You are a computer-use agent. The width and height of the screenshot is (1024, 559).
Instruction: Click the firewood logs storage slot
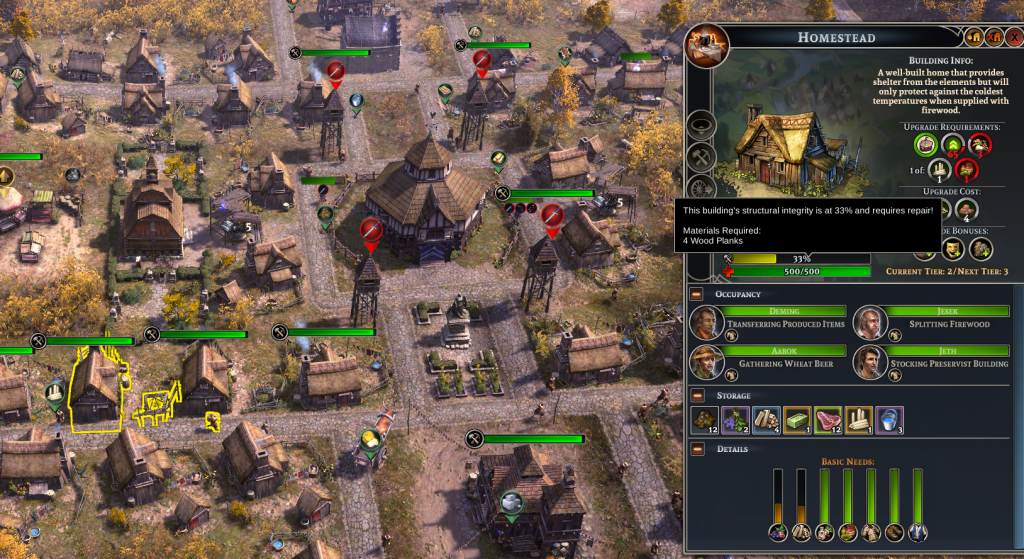pos(767,421)
